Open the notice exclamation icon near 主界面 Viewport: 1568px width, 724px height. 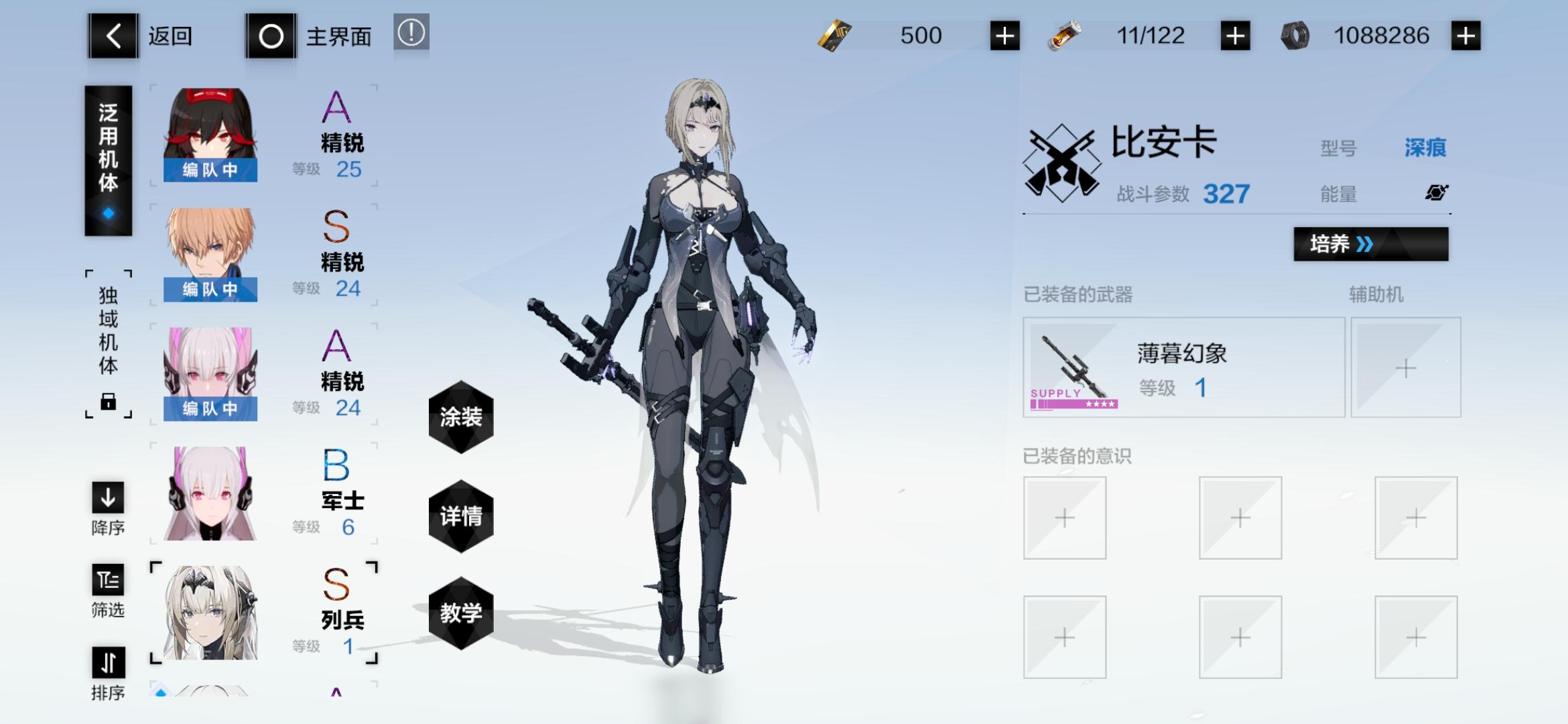pyautogui.click(x=411, y=35)
